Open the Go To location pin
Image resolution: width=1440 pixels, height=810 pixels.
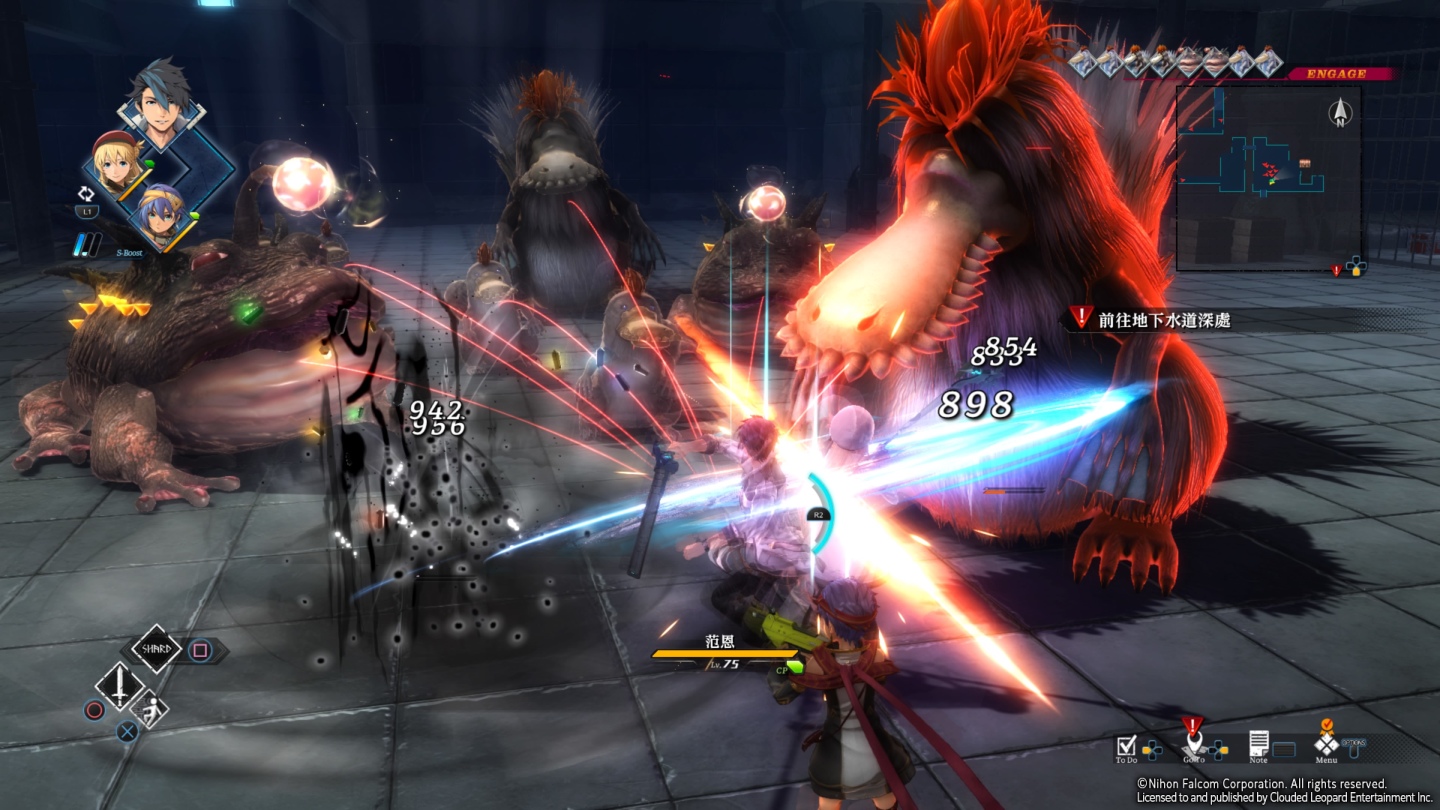click(x=1192, y=745)
